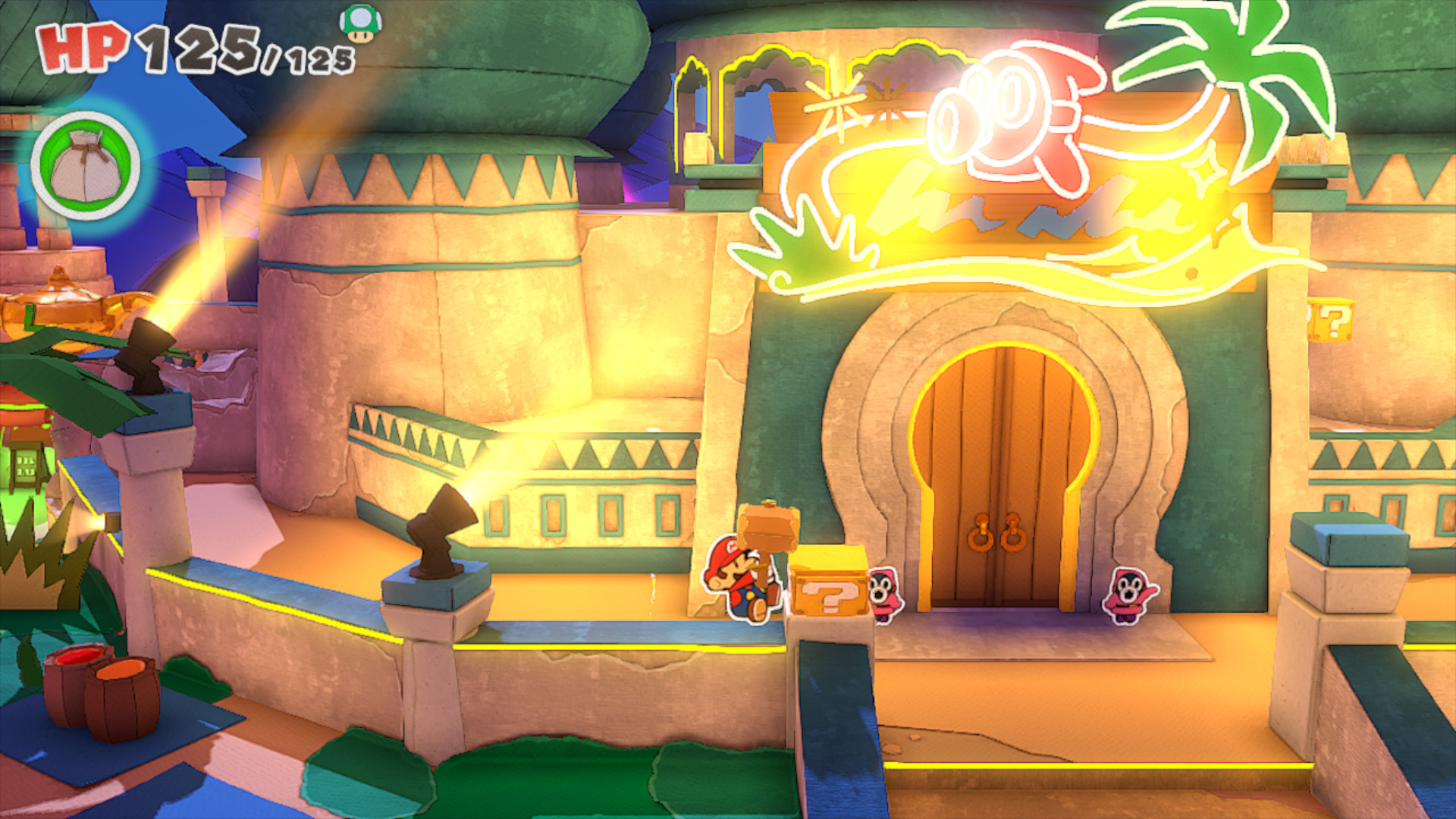The width and height of the screenshot is (1456, 819).
Task: Open the confetti bag icon
Action: 86,166
